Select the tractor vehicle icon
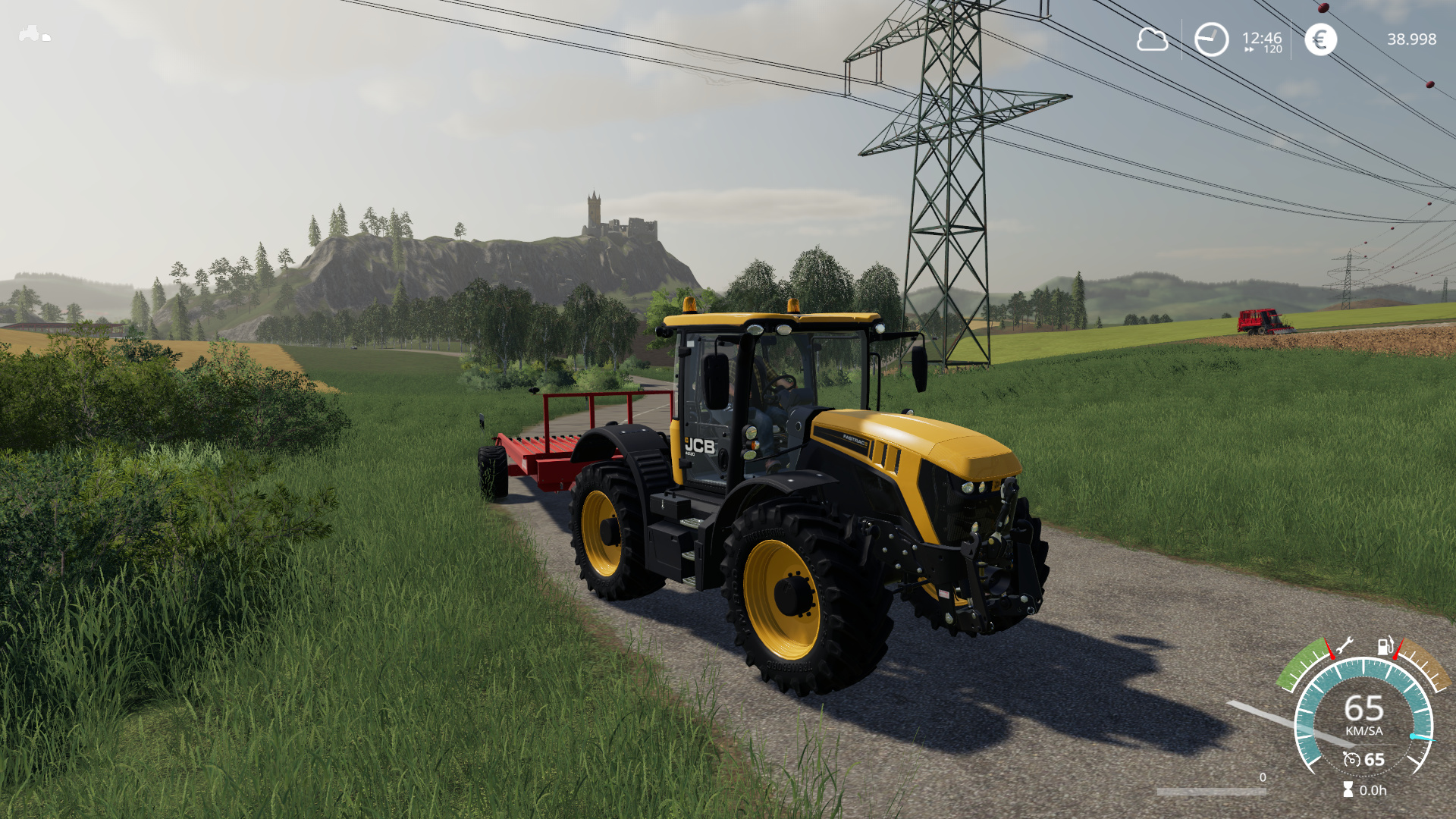The height and width of the screenshot is (819, 1456). [30, 33]
